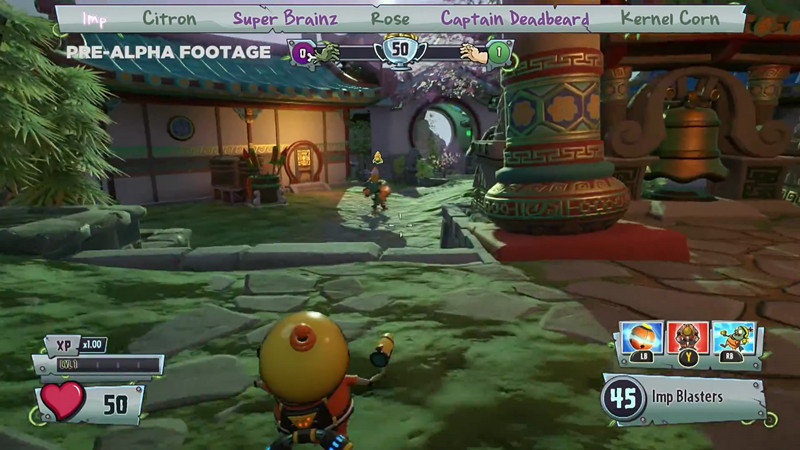Click the plant team hand score icon
Viewport: 800px width, 450px height.
[x=470, y=52]
